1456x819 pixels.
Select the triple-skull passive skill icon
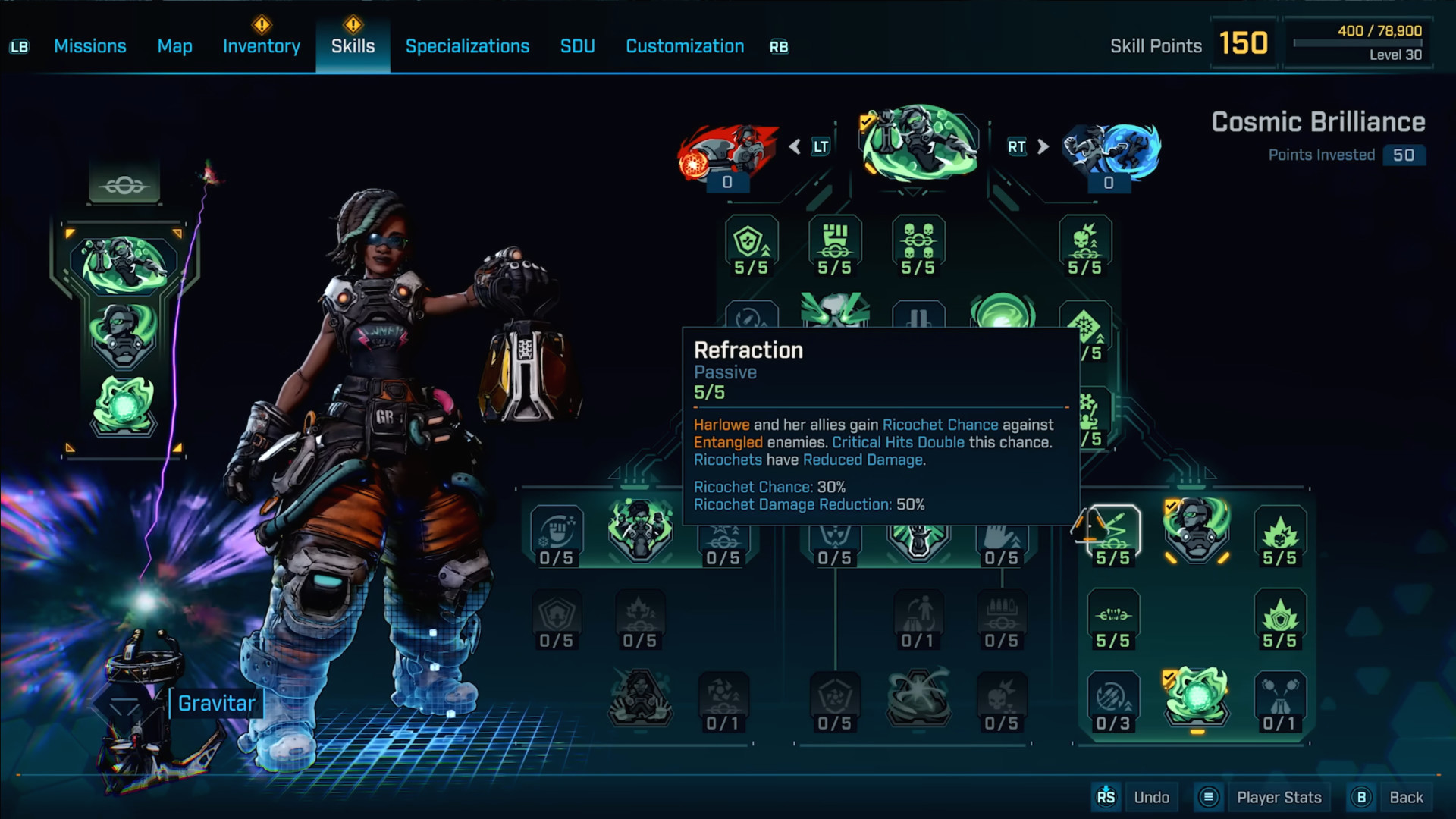pyautogui.click(x=918, y=243)
